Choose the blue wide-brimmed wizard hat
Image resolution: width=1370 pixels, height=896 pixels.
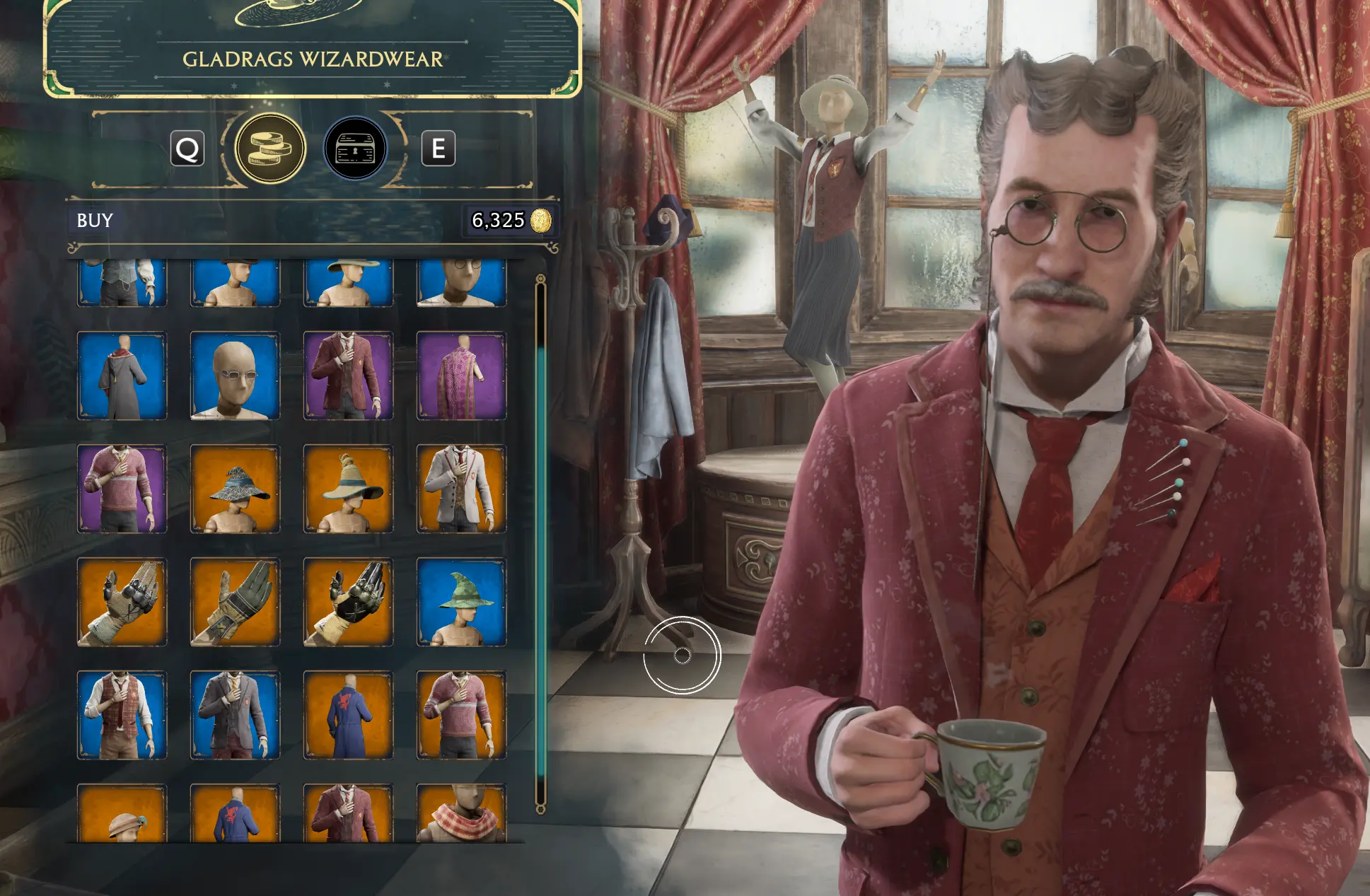point(235,489)
